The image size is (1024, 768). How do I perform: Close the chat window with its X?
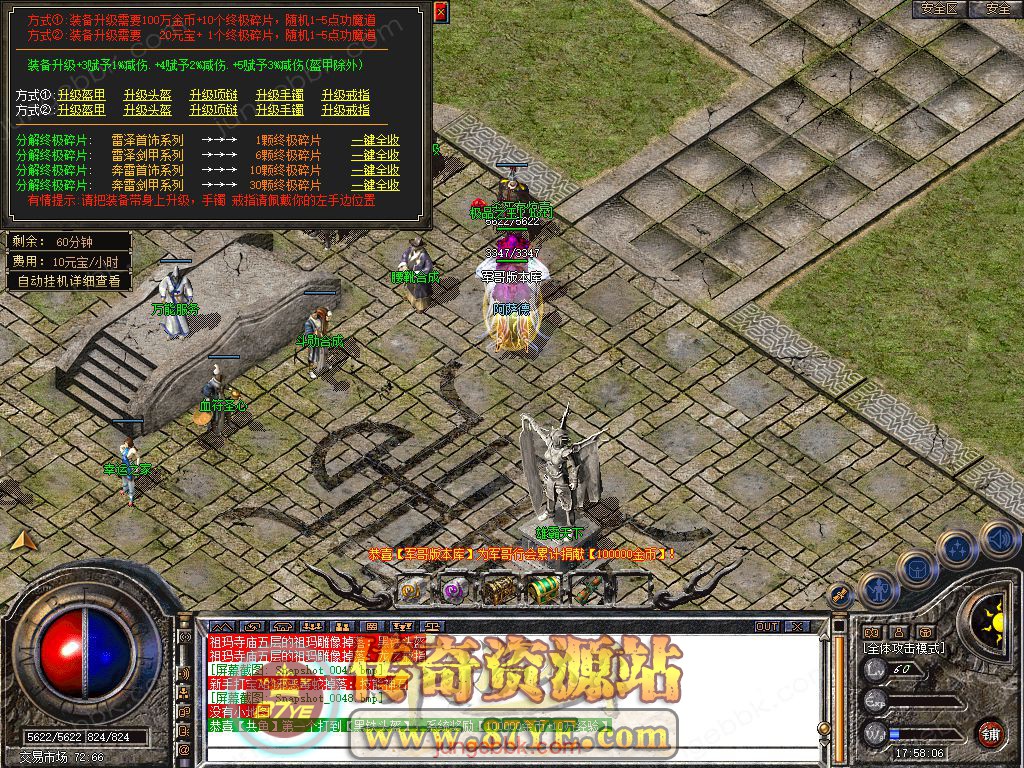tap(796, 626)
